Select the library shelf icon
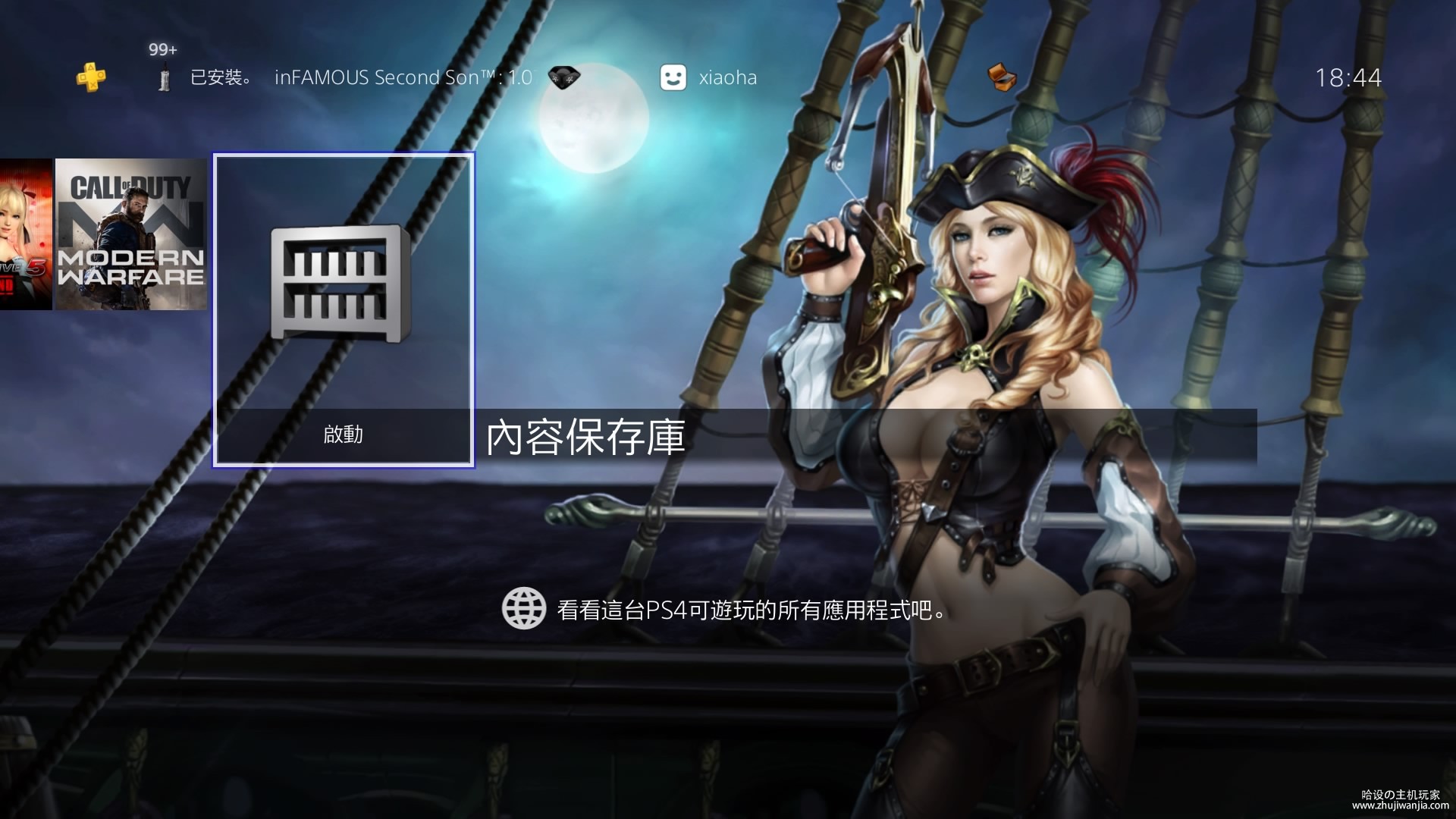The width and height of the screenshot is (1456, 819). point(340,282)
